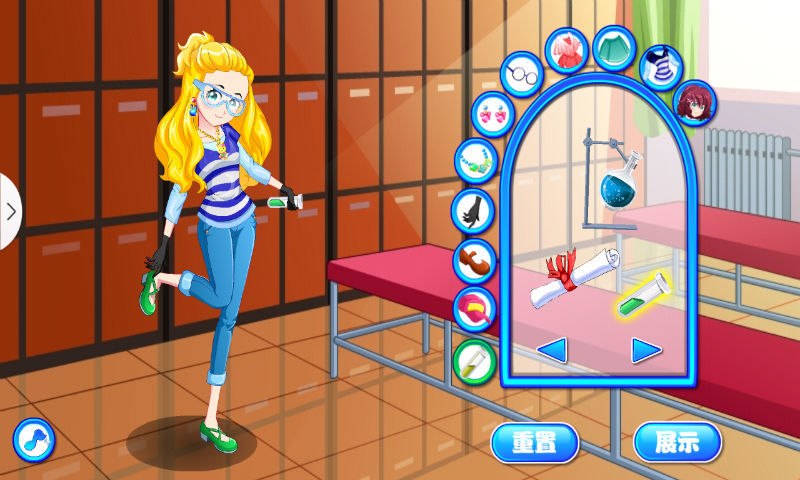Click the round blue link icon
This screenshot has height=480, width=800.
pyautogui.click(x=33, y=439)
